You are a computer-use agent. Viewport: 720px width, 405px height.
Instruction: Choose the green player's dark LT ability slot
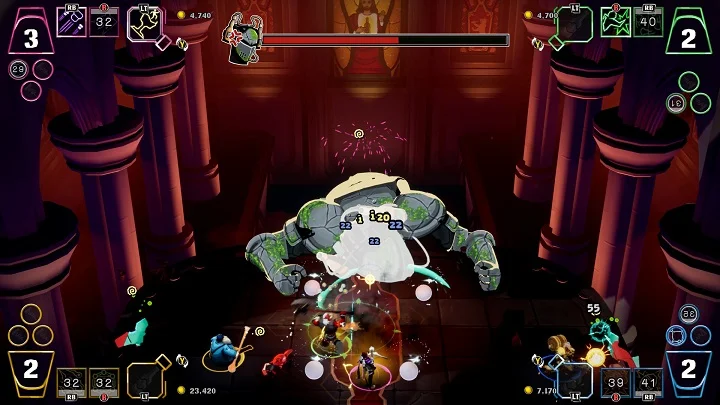coord(572,24)
